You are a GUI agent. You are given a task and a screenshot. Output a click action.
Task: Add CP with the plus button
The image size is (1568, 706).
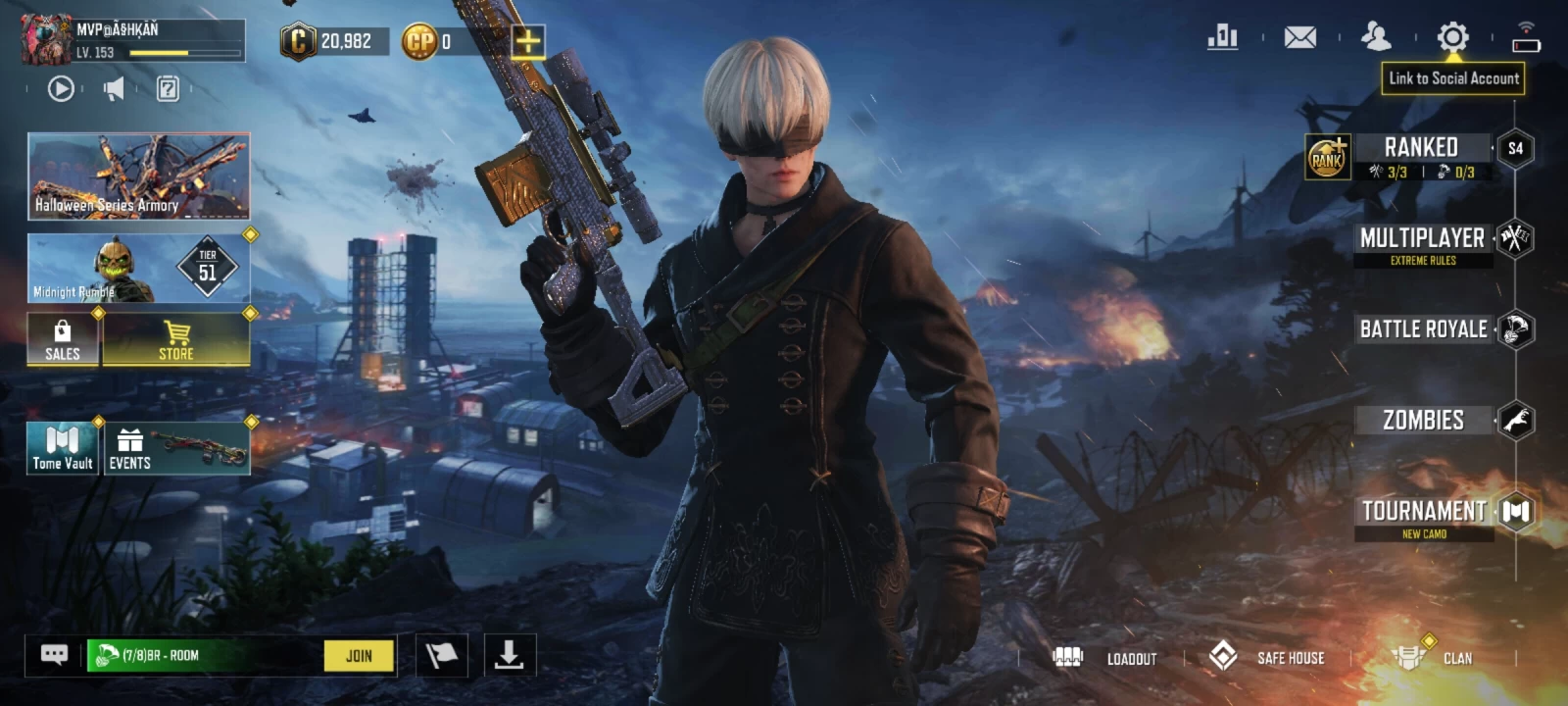click(x=527, y=41)
